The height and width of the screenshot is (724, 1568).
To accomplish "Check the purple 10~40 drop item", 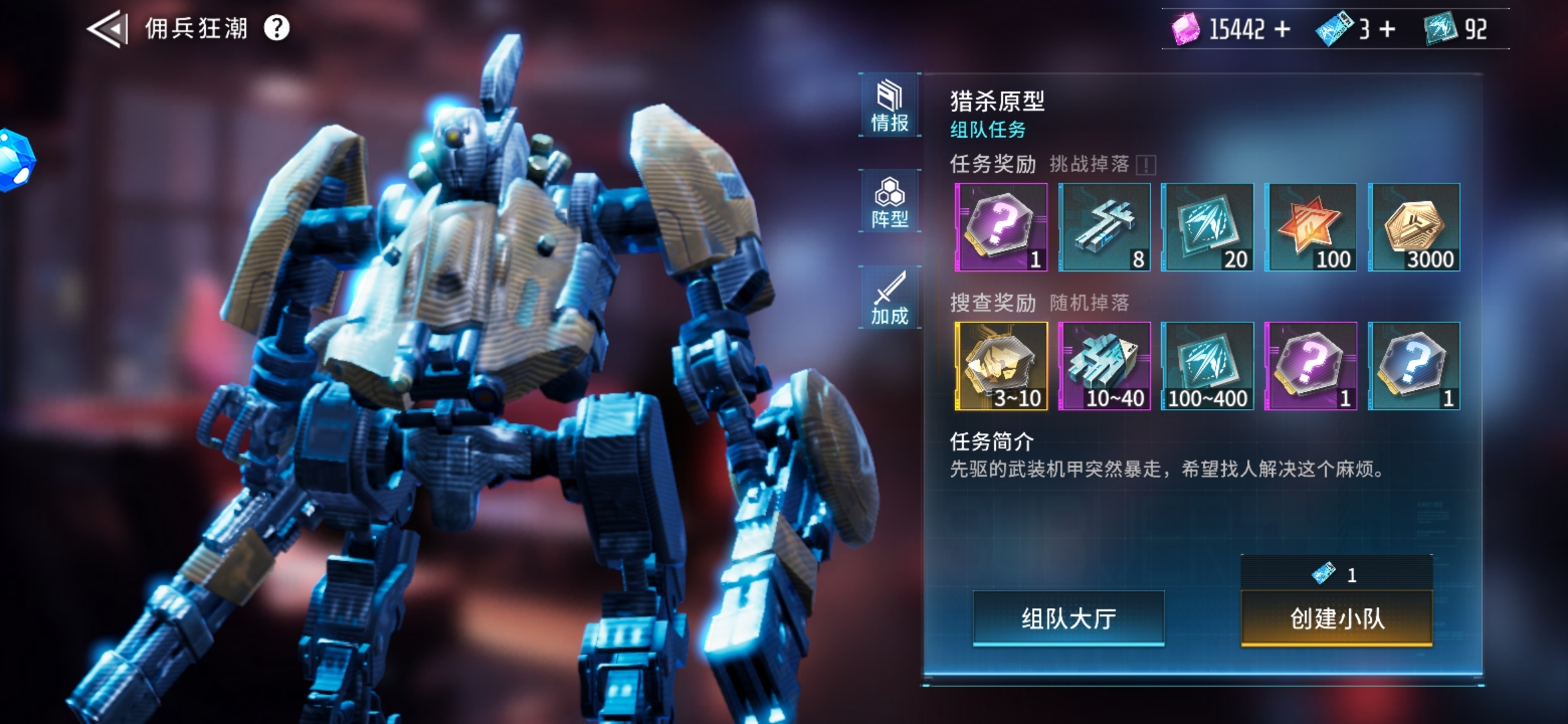I will 1104,366.
